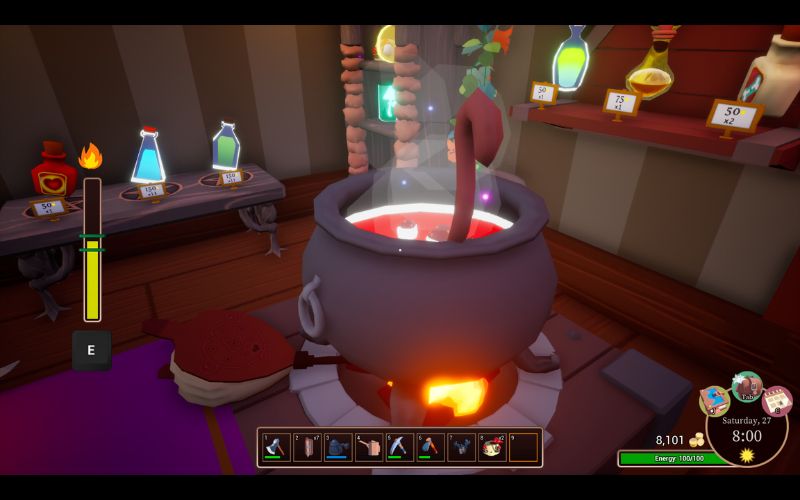Viewport: 800px width, 500px height.
Task: Open the backpack inventory icon
Action: point(746,386)
